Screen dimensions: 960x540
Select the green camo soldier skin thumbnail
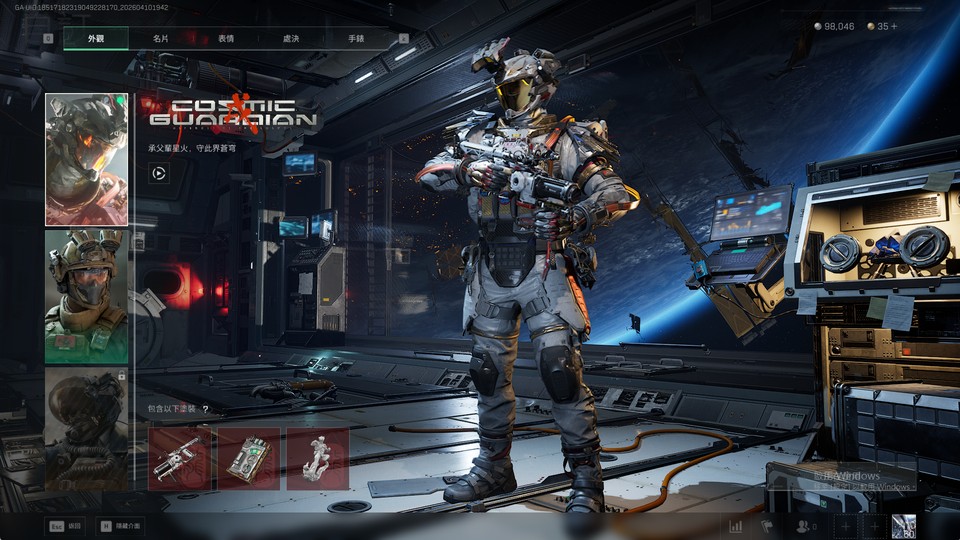[x=86, y=297]
